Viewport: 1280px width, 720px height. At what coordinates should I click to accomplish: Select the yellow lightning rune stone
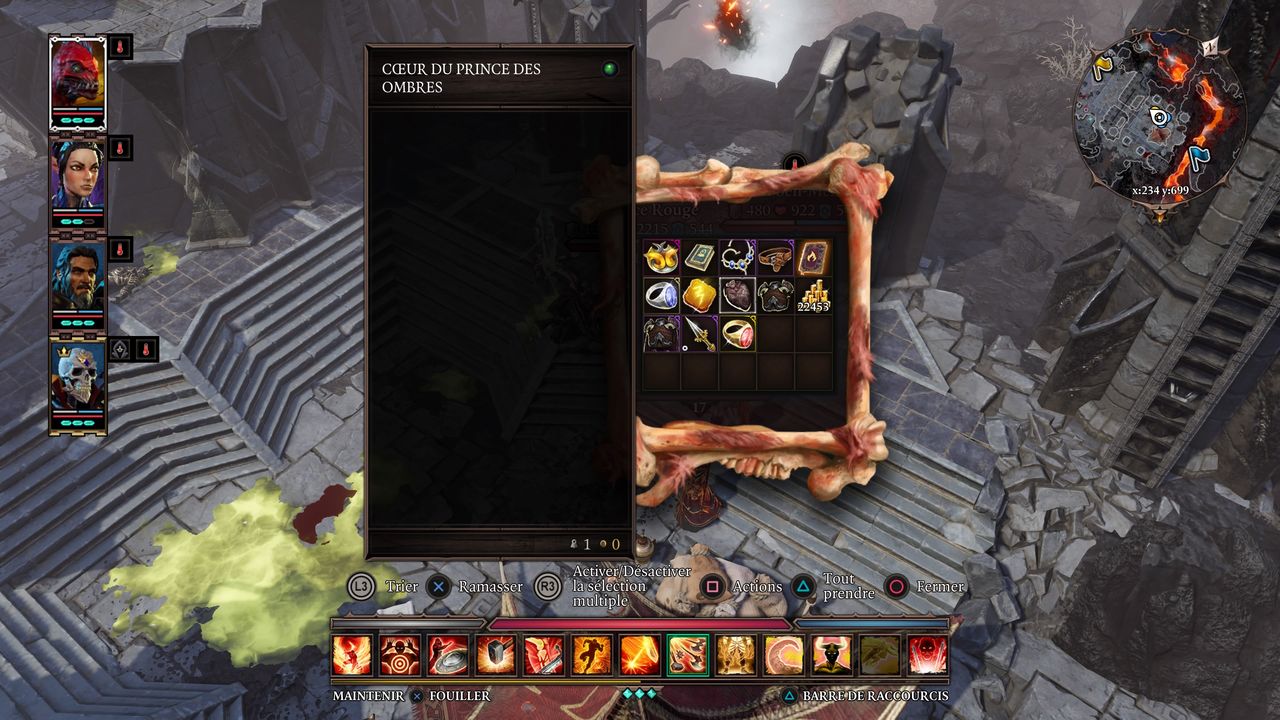tap(699, 296)
